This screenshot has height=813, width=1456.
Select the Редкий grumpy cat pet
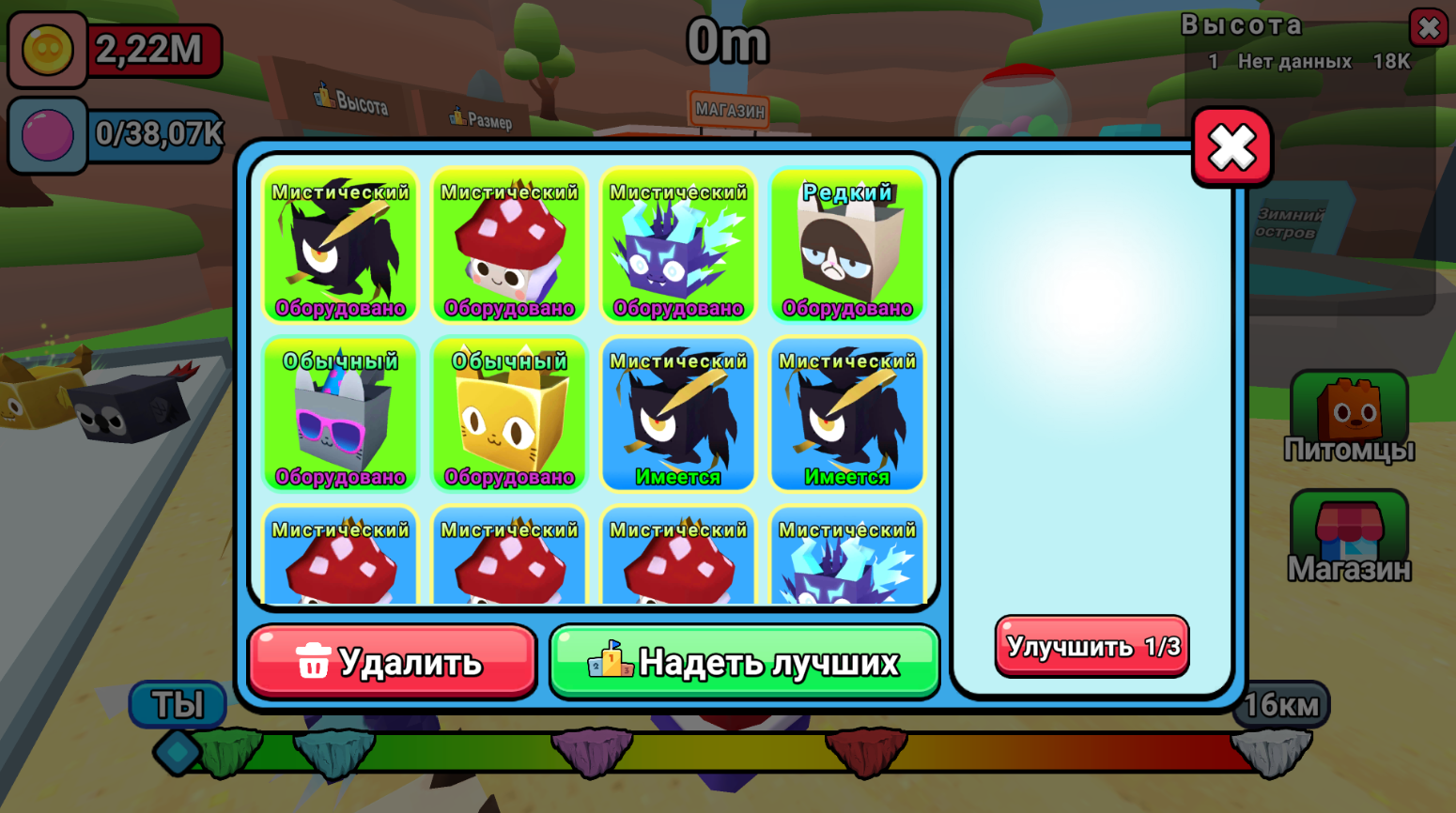(x=846, y=246)
